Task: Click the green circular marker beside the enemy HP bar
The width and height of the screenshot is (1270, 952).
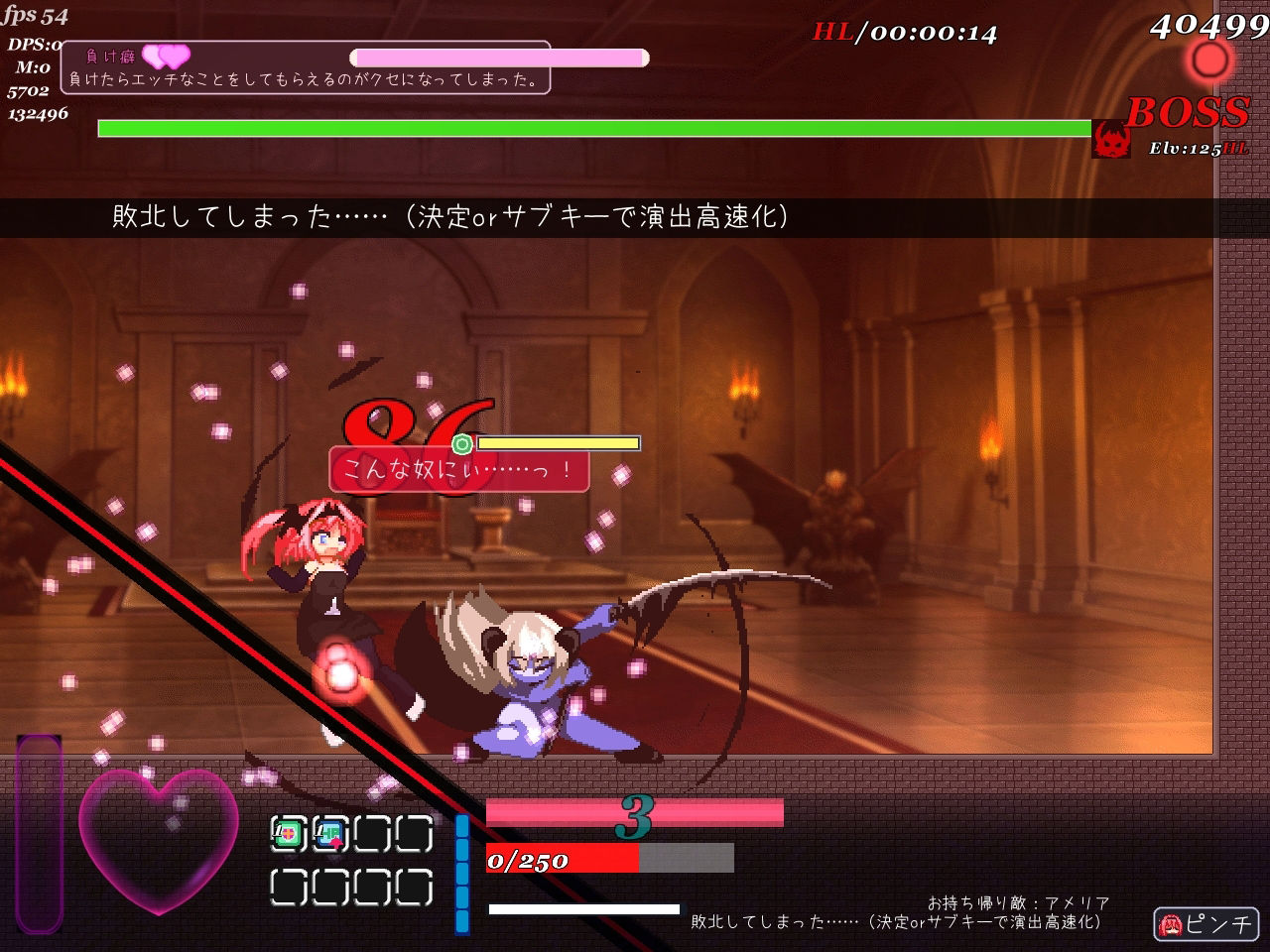Action: pyautogui.click(x=463, y=443)
